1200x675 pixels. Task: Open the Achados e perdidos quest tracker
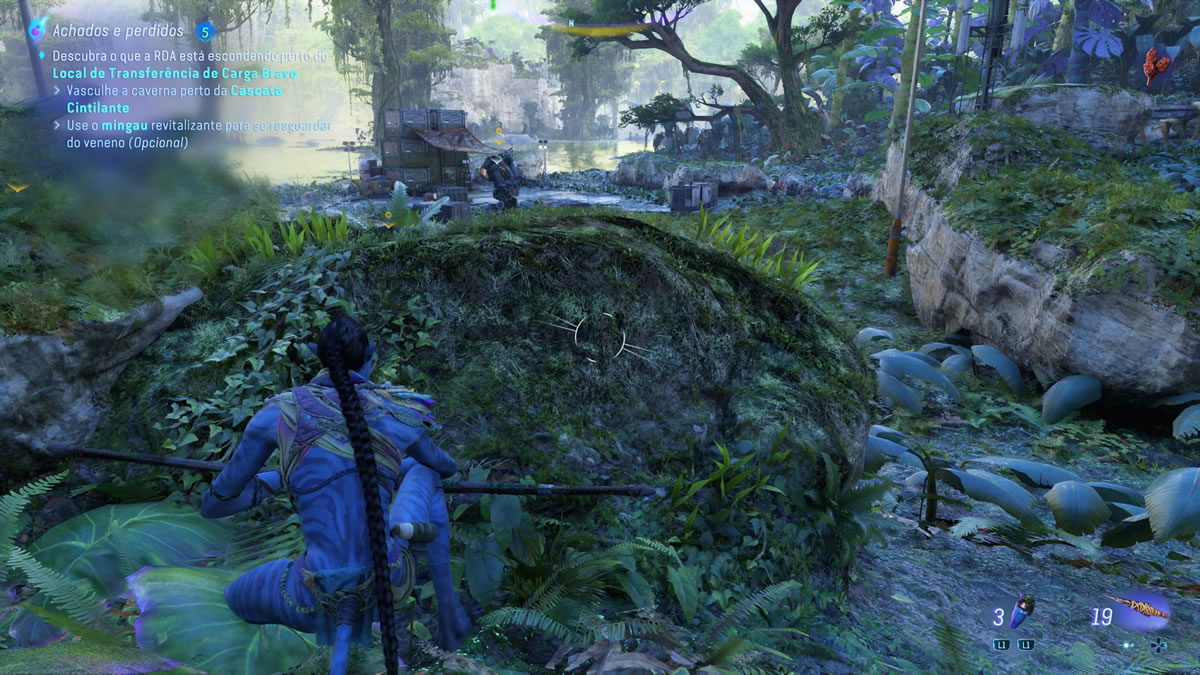pos(118,31)
